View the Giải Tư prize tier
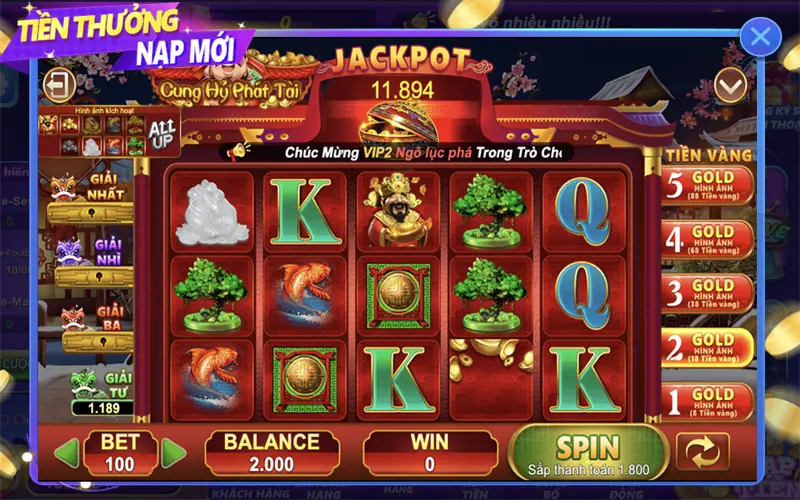Image resolution: width=800 pixels, height=500 pixels. click(x=102, y=392)
